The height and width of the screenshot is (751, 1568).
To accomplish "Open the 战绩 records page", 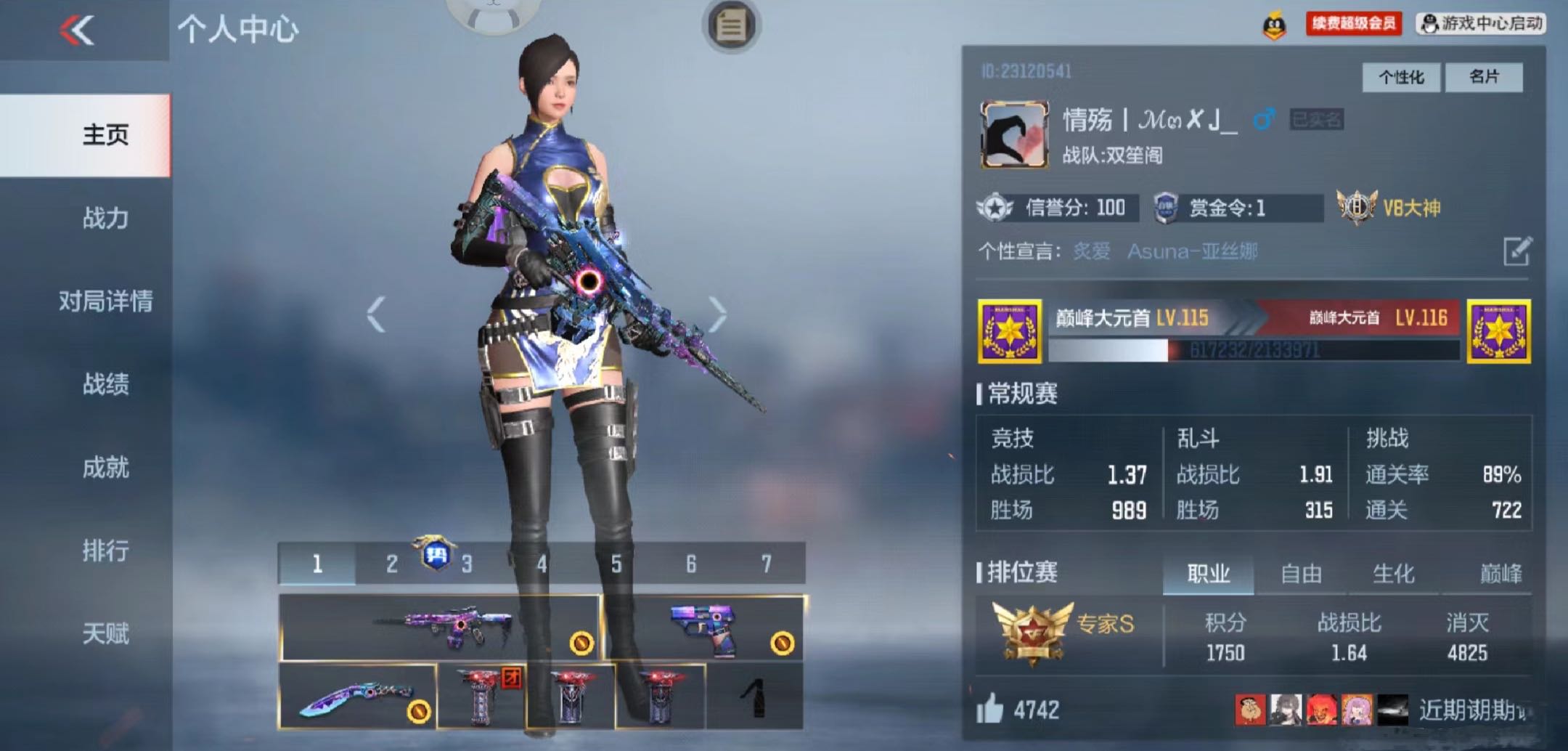I will [105, 384].
